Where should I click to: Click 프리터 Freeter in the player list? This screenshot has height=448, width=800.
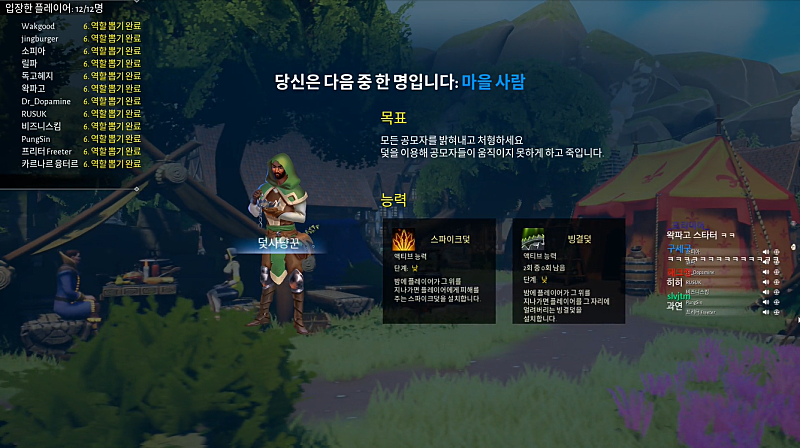(47, 150)
